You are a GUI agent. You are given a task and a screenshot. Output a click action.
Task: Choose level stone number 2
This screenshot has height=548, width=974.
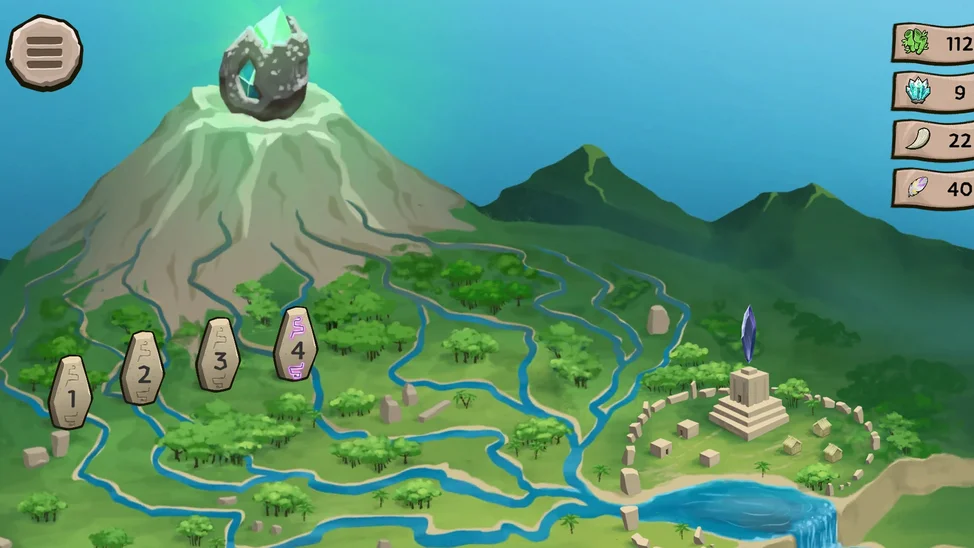point(143,369)
